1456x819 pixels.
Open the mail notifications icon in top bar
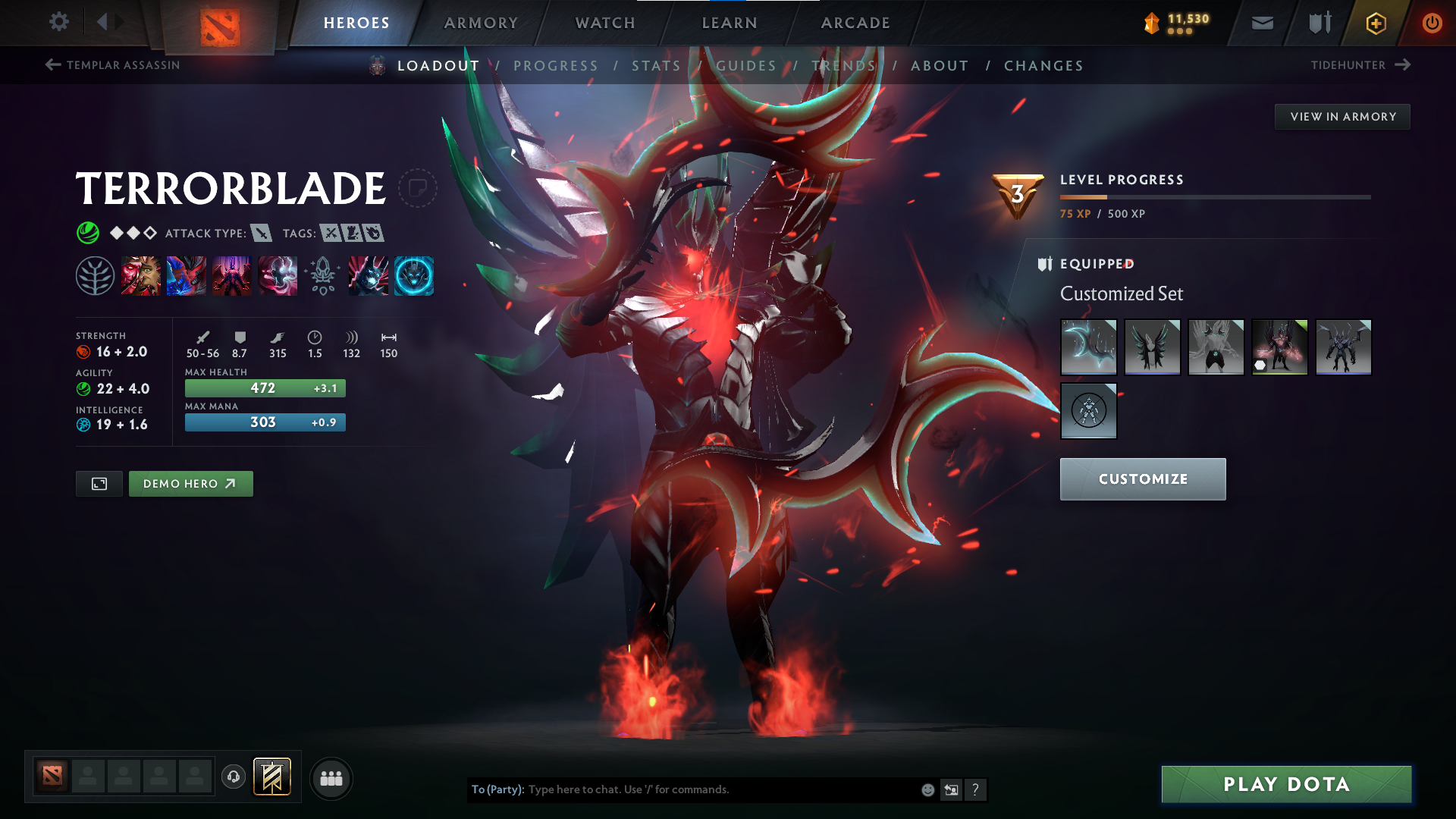tap(1262, 23)
